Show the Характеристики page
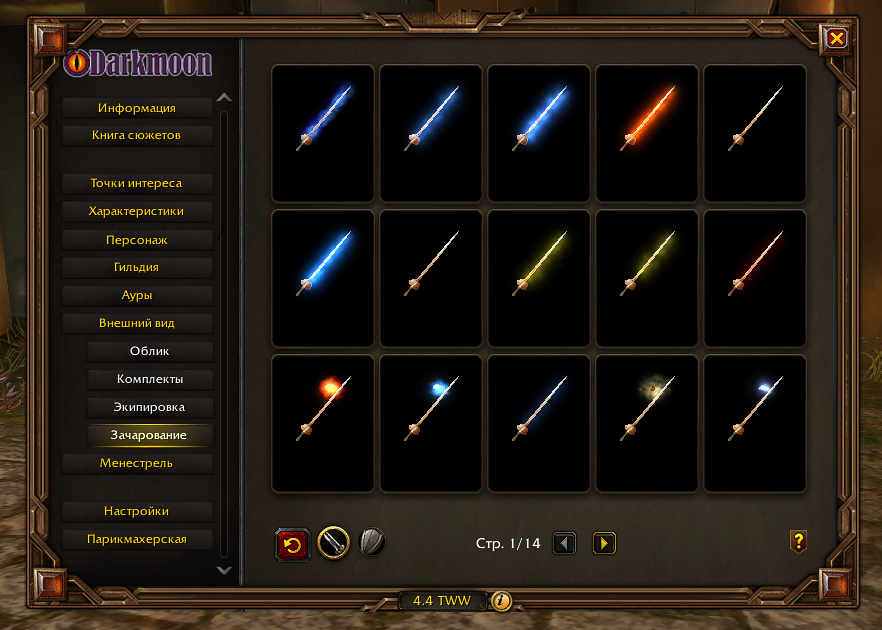882x630 pixels. [137, 212]
